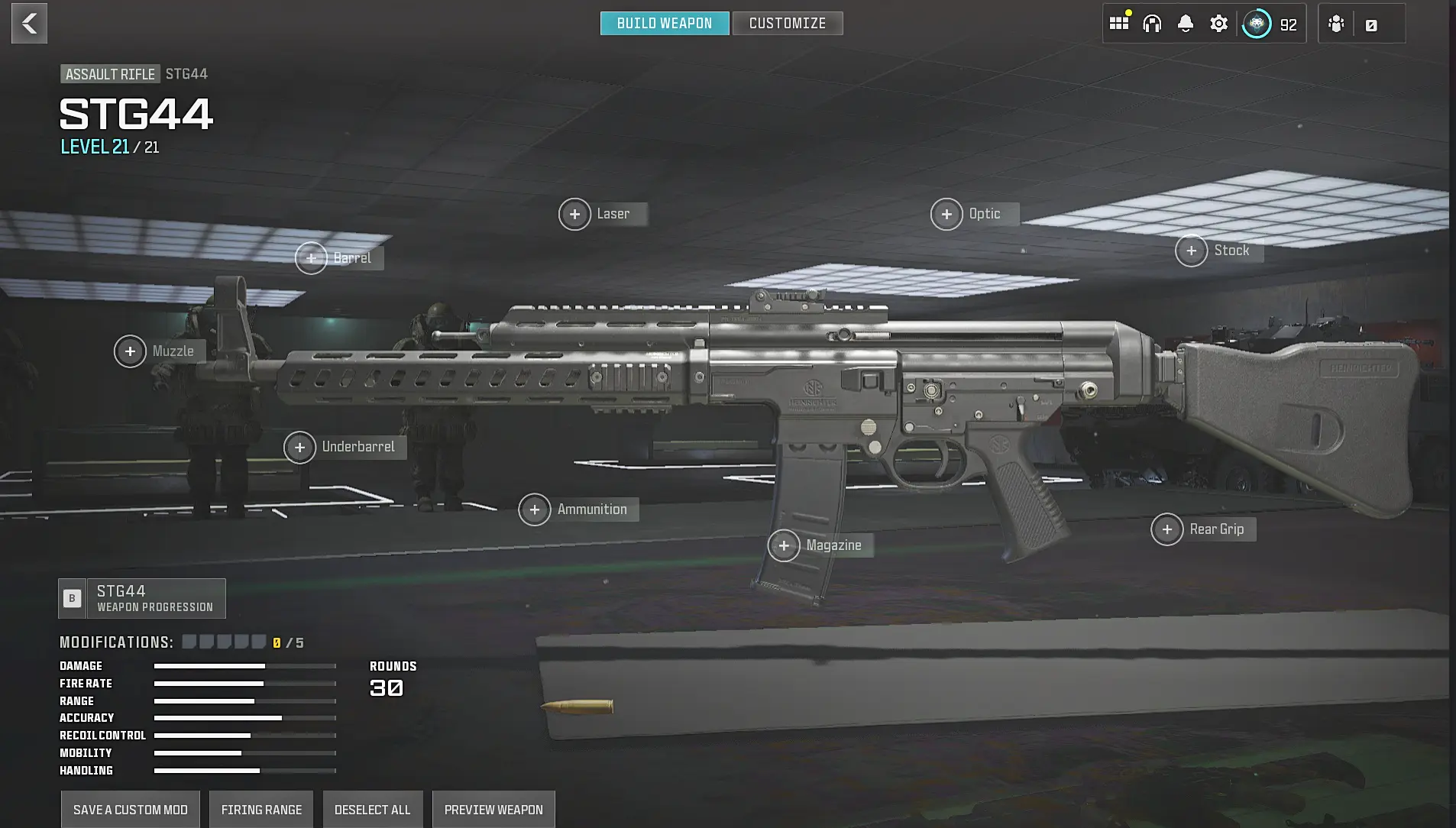Open the in-game settings gear
This screenshot has width=1456, height=828.
tap(1218, 23)
